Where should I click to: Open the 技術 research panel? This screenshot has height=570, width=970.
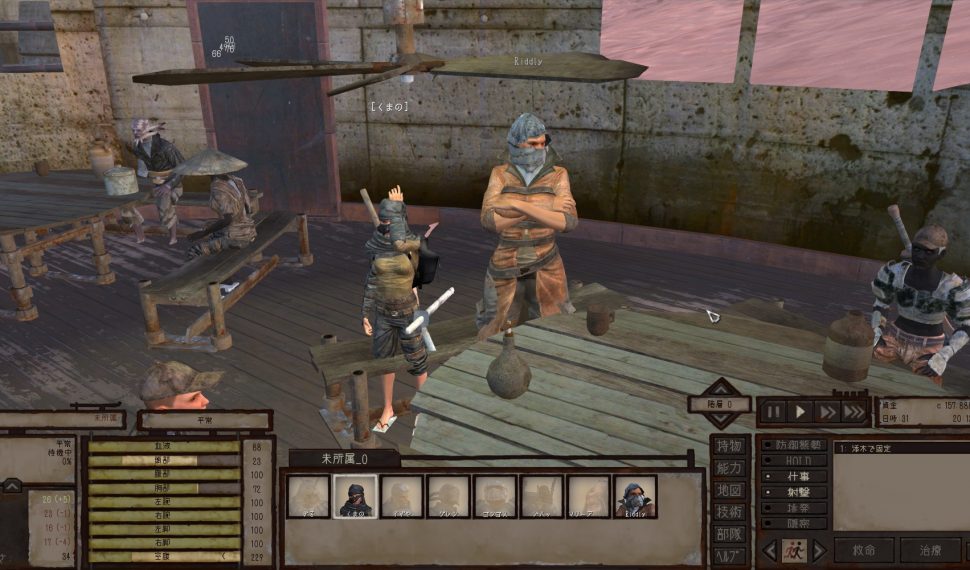[x=729, y=512]
